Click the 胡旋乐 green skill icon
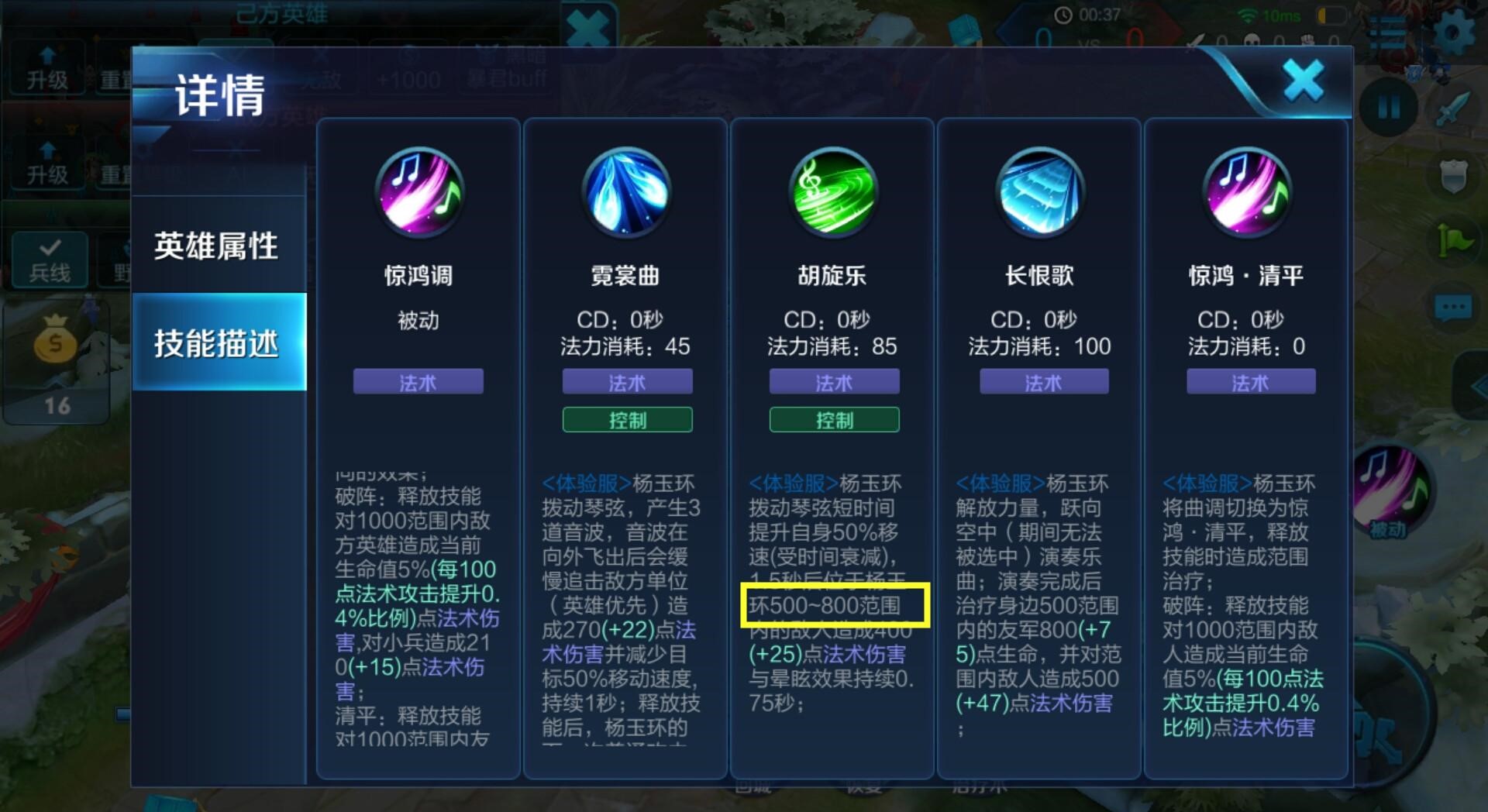The height and width of the screenshot is (812, 1488). tap(833, 194)
